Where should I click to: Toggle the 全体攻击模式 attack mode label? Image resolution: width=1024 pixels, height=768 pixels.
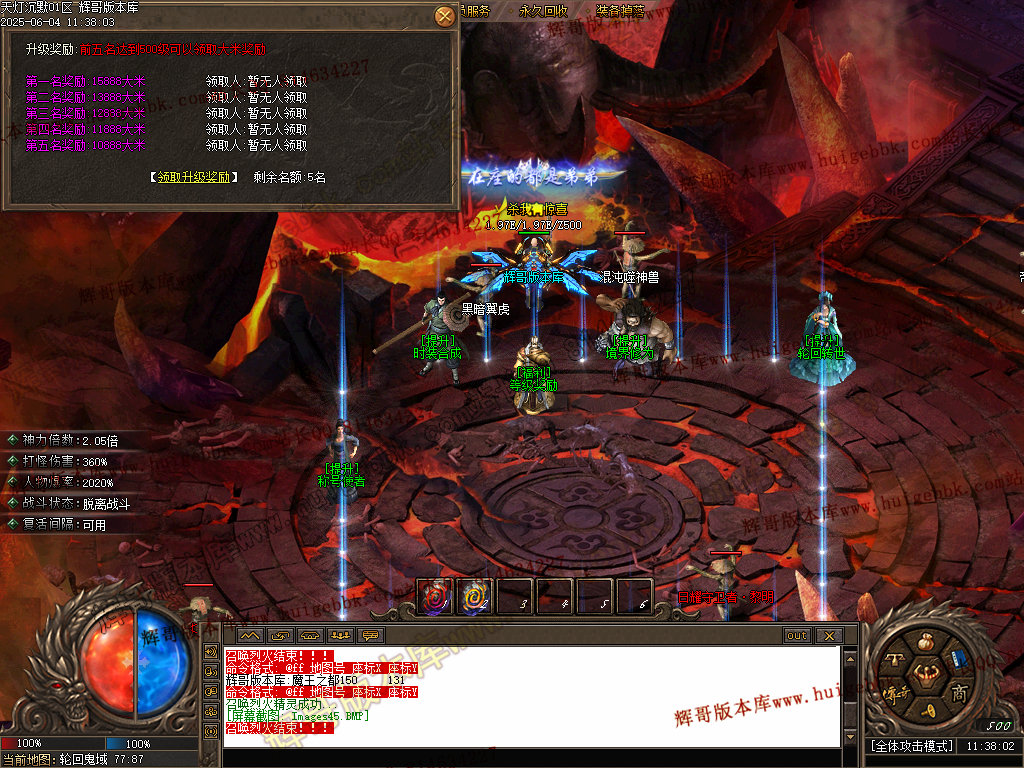(911, 746)
